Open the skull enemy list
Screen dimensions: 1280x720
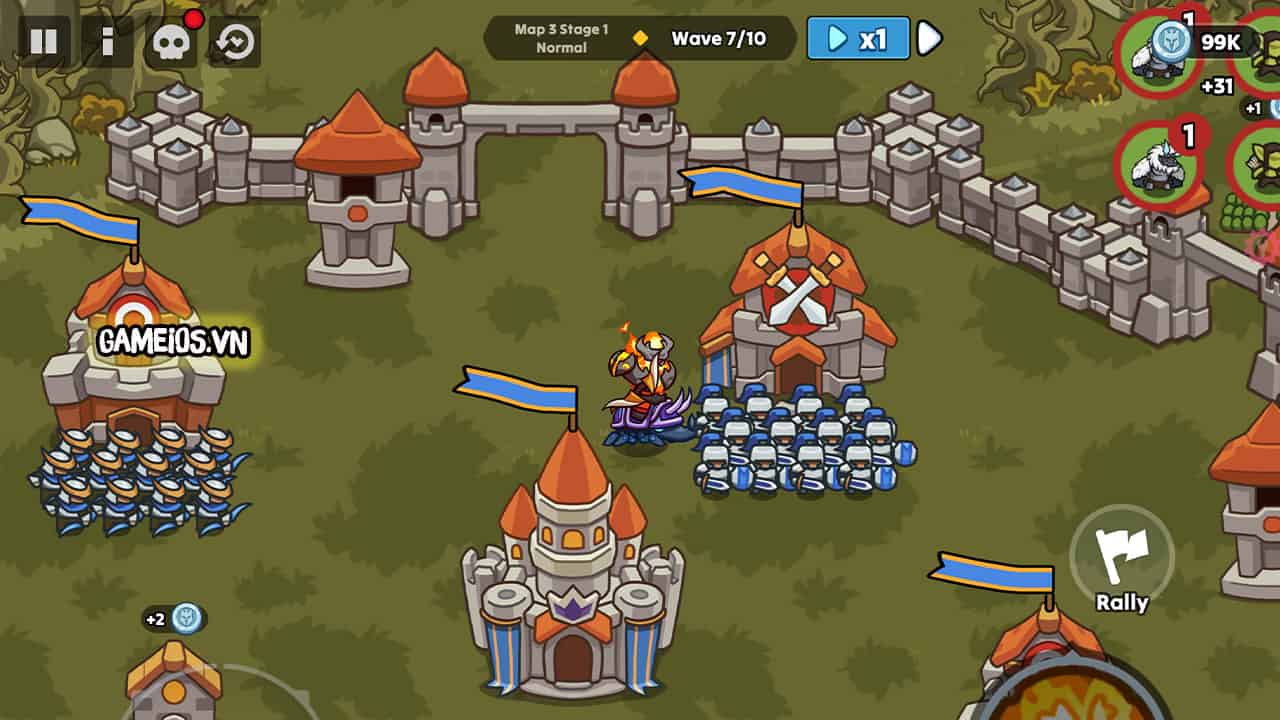point(170,42)
